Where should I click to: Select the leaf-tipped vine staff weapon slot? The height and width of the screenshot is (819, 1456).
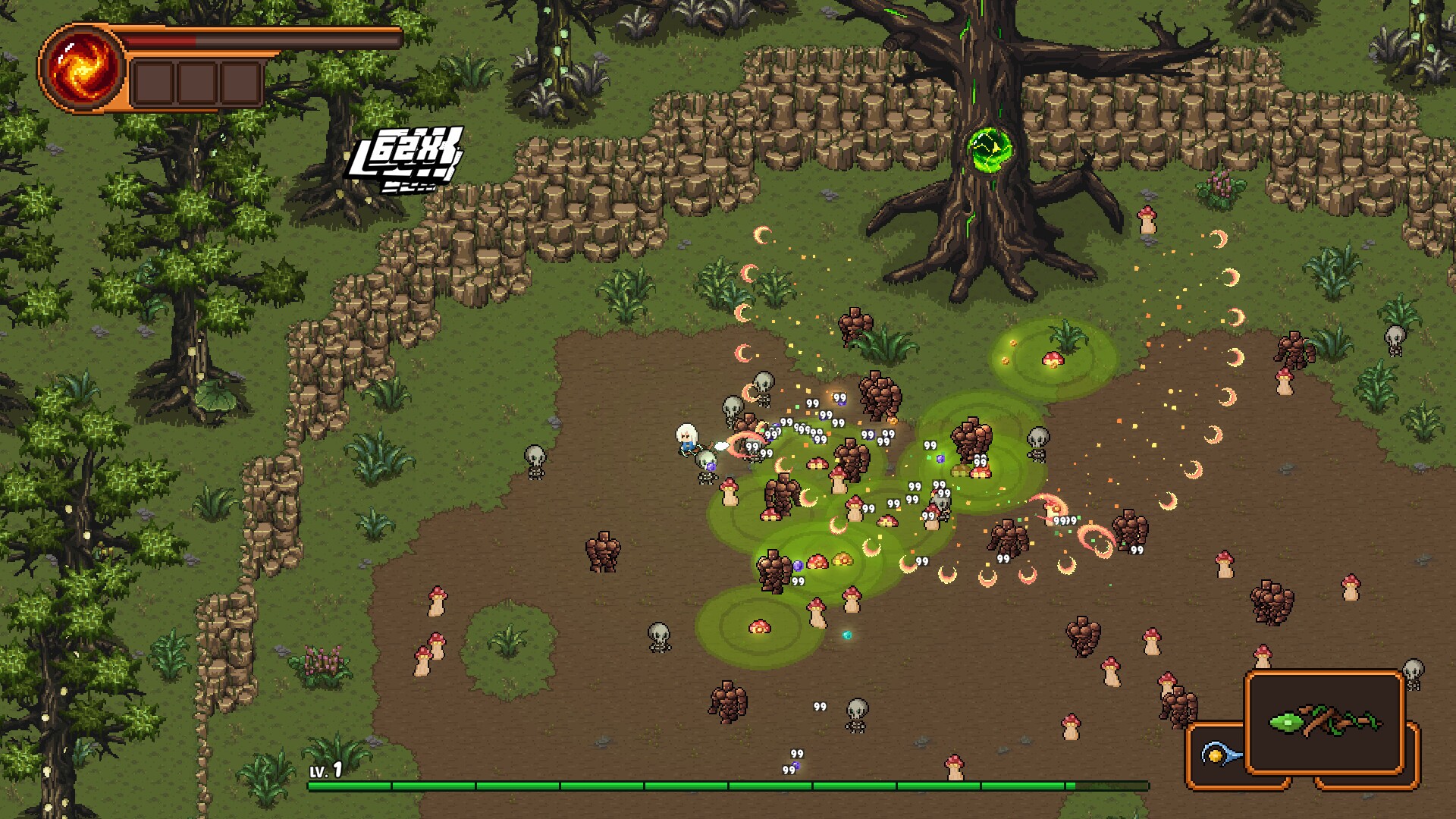coord(1325,721)
